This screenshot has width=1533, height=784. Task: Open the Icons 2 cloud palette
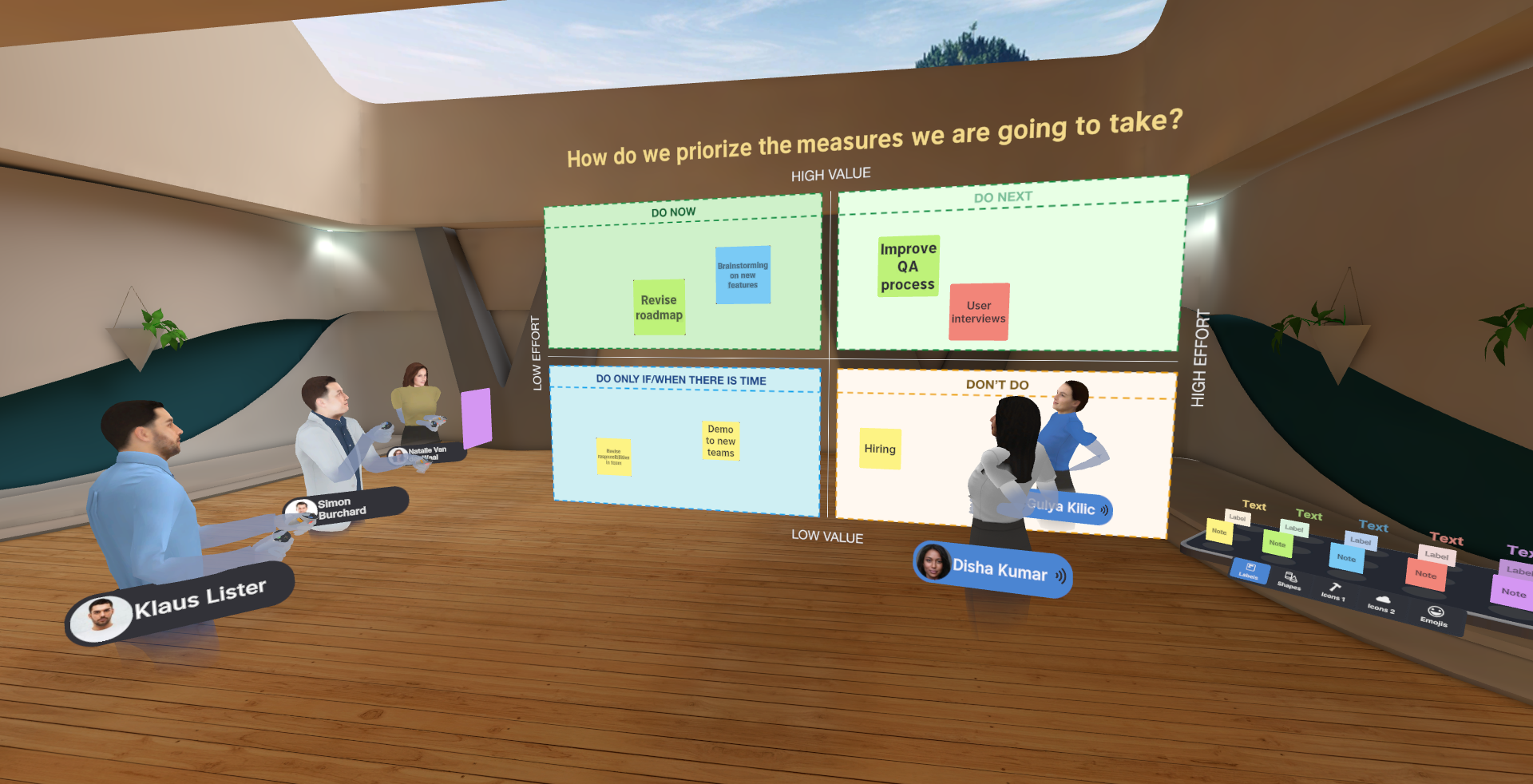pyautogui.click(x=1384, y=600)
